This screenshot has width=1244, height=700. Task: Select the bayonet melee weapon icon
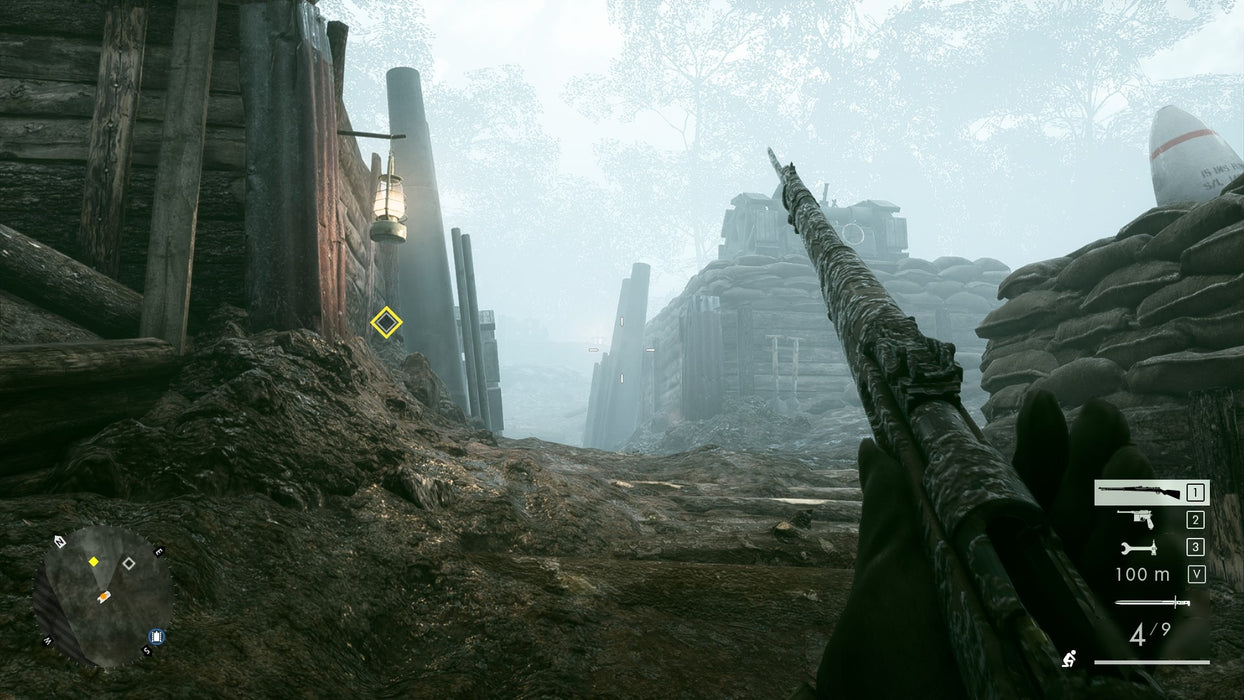[1152, 602]
